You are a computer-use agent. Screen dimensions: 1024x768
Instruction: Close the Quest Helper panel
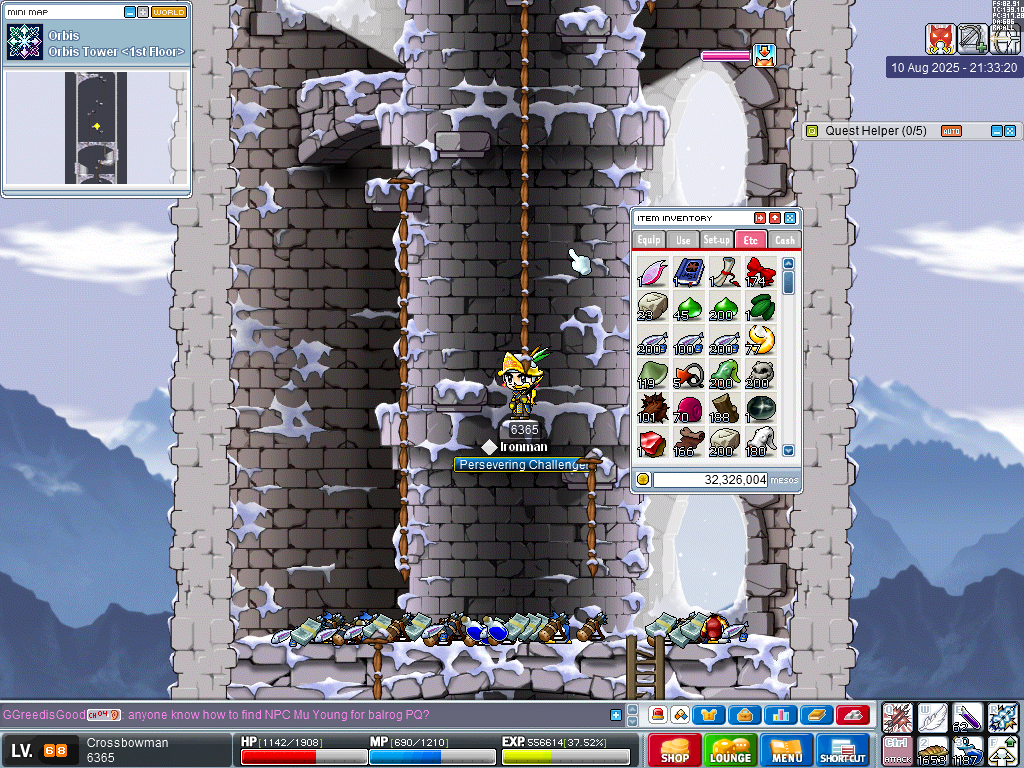[x=1010, y=131]
